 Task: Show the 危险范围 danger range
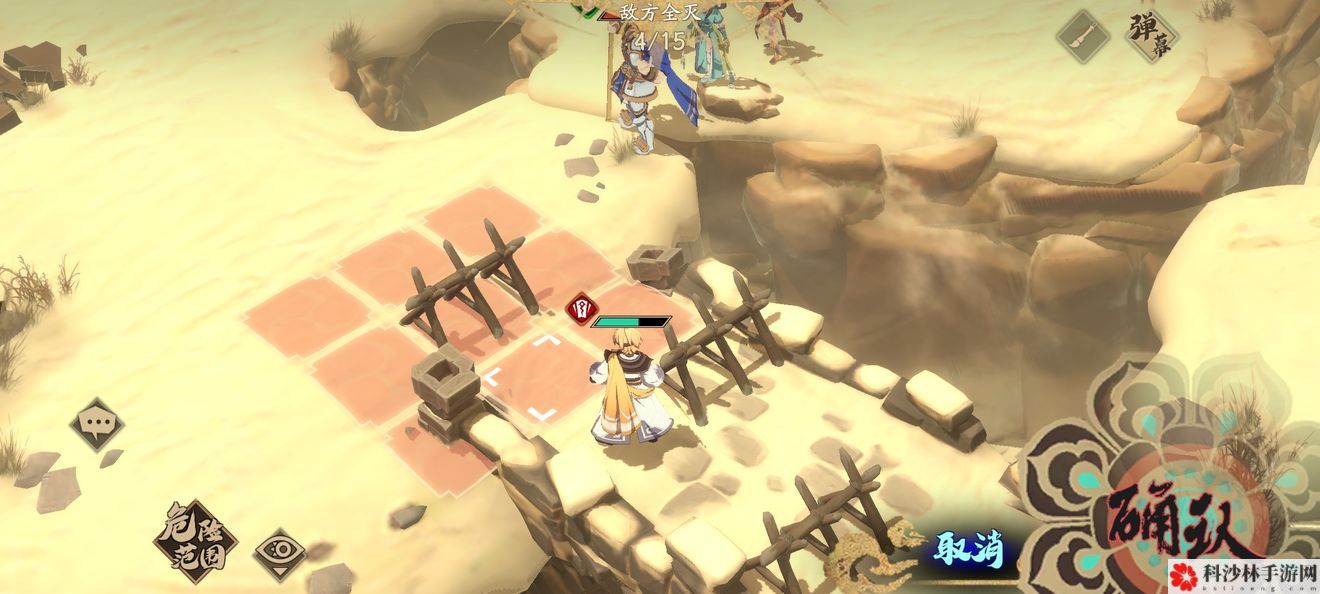[x=195, y=540]
